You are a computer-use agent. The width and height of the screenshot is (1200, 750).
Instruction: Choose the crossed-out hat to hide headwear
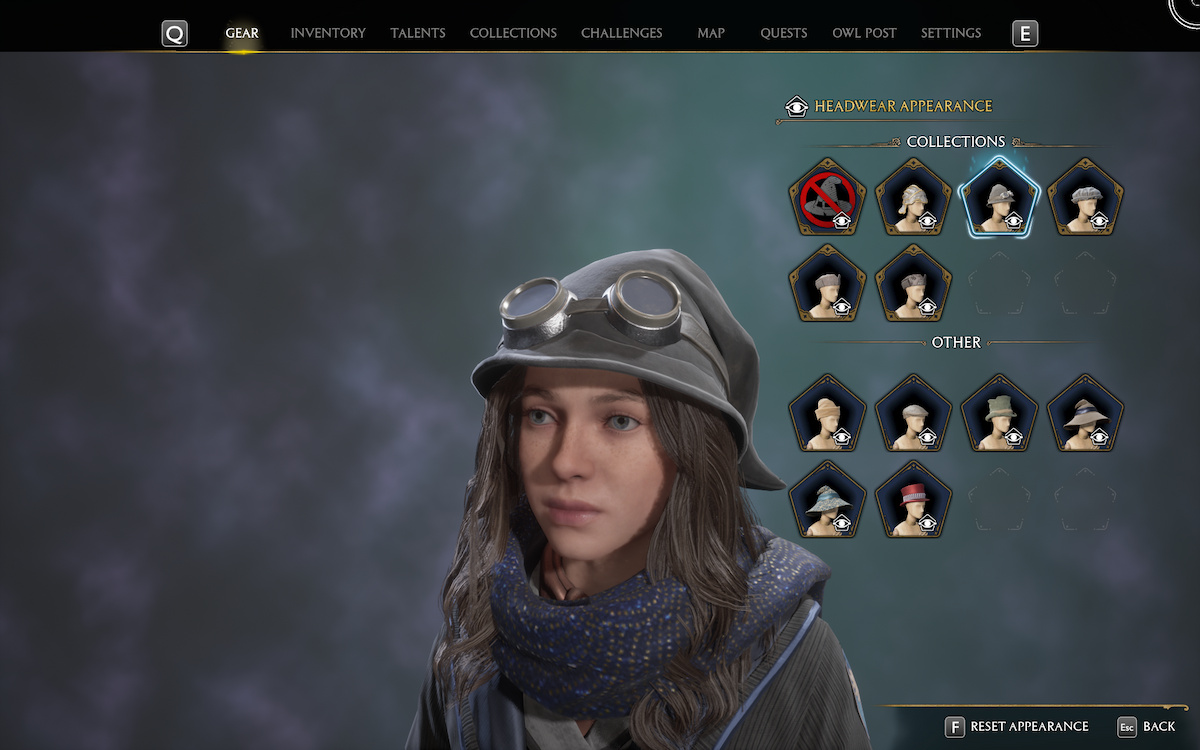coord(827,197)
